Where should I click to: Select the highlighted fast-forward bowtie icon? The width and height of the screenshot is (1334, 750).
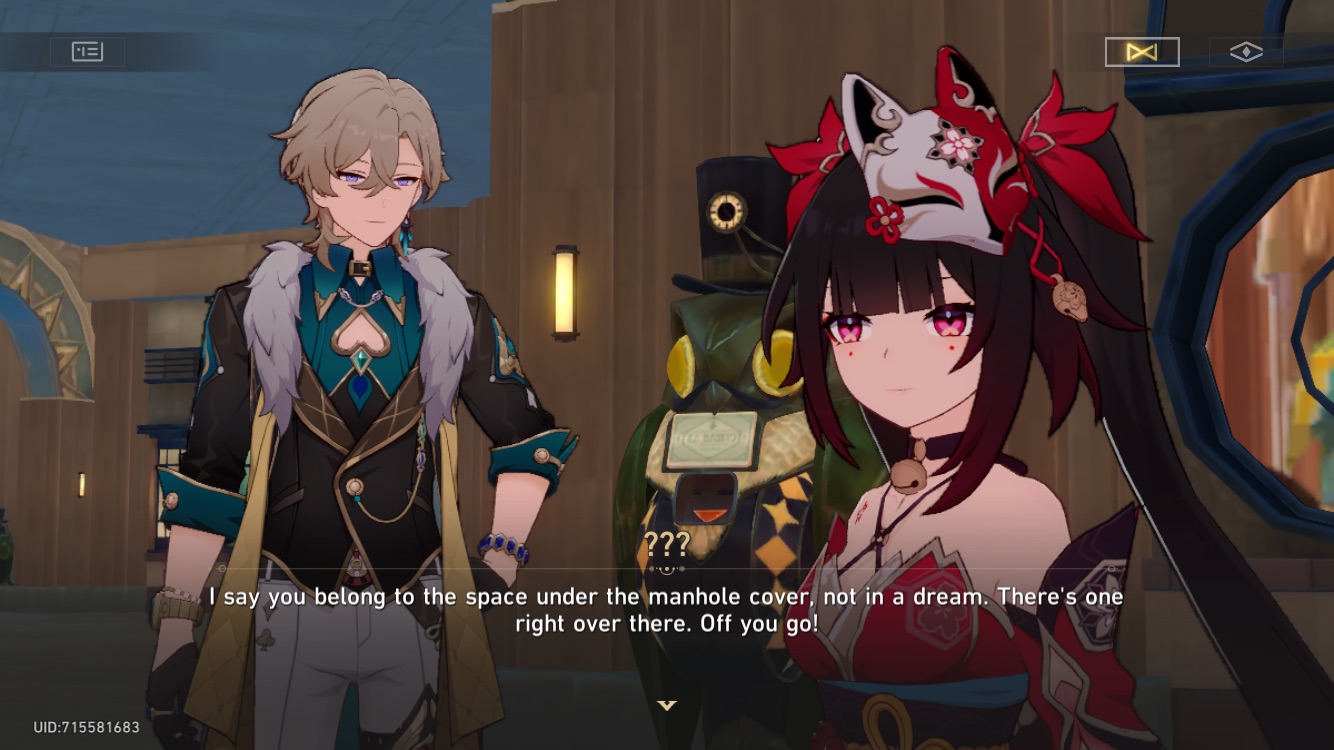(x=1140, y=50)
